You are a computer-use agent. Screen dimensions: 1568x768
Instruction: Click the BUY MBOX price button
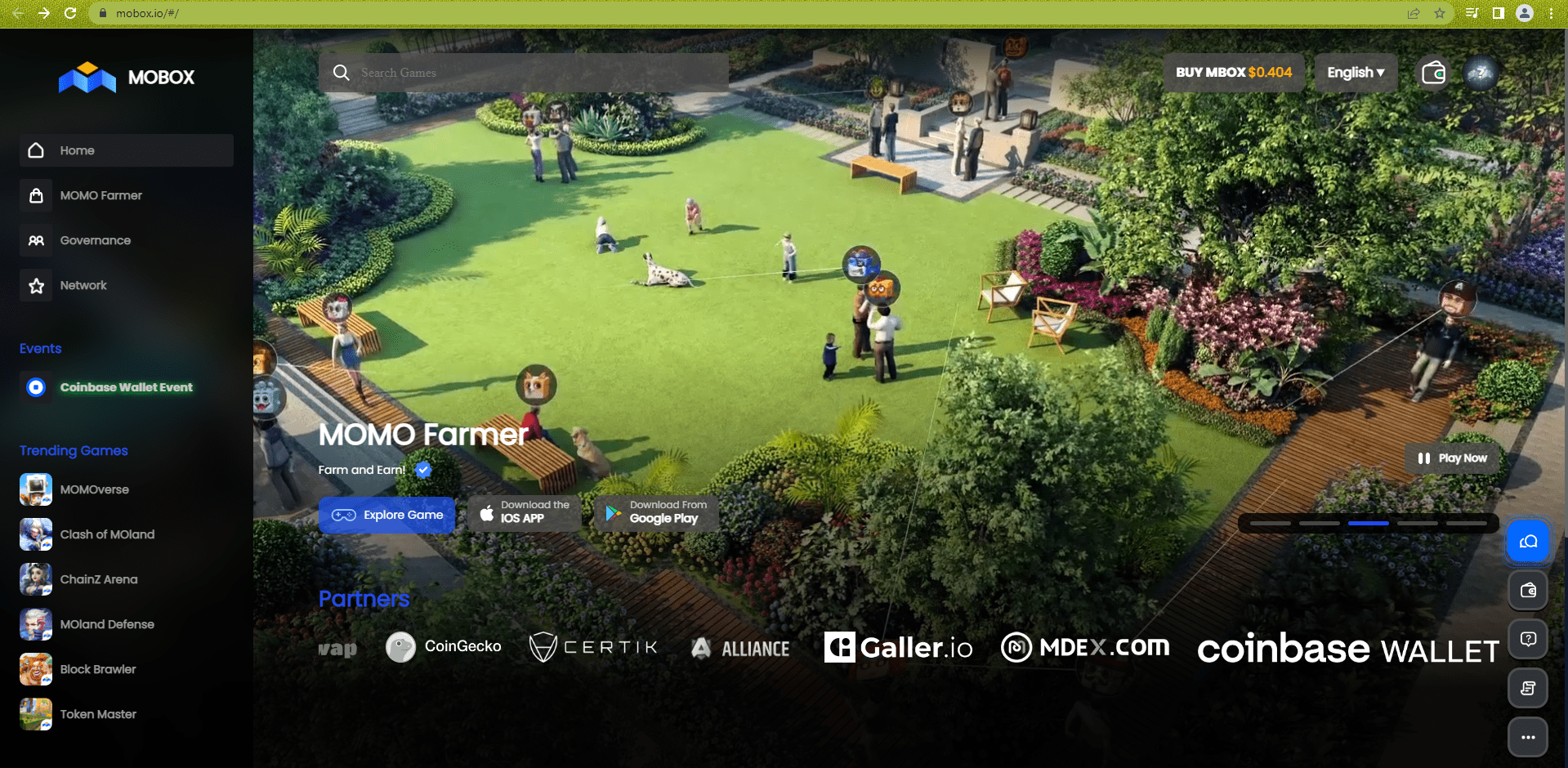pyautogui.click(x=1233, y=73)
